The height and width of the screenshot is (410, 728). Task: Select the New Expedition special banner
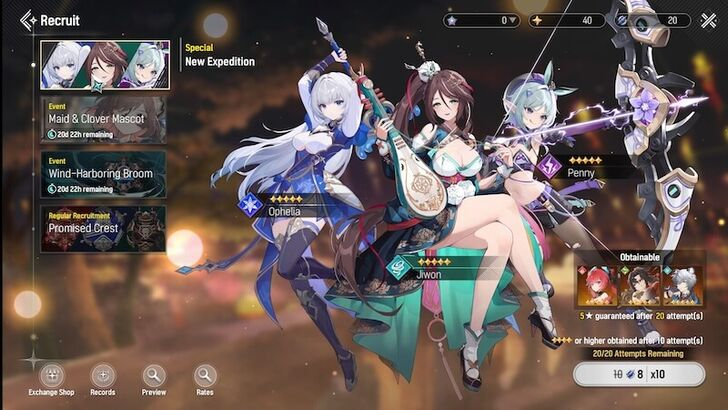104,64
